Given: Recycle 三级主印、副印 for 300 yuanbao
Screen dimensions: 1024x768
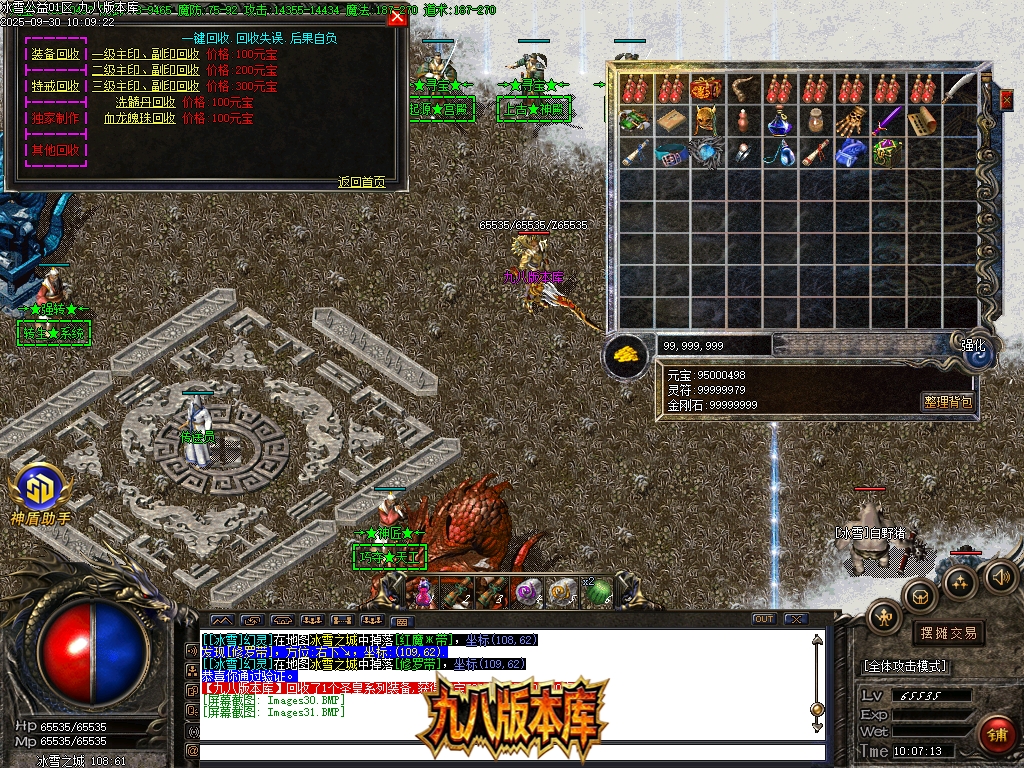Looking at the screenshot, I should (146, 86).
